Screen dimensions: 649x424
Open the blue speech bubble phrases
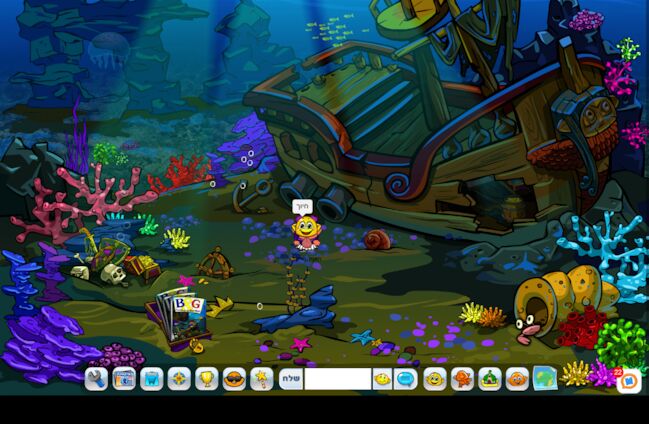[x=405, y=379]
